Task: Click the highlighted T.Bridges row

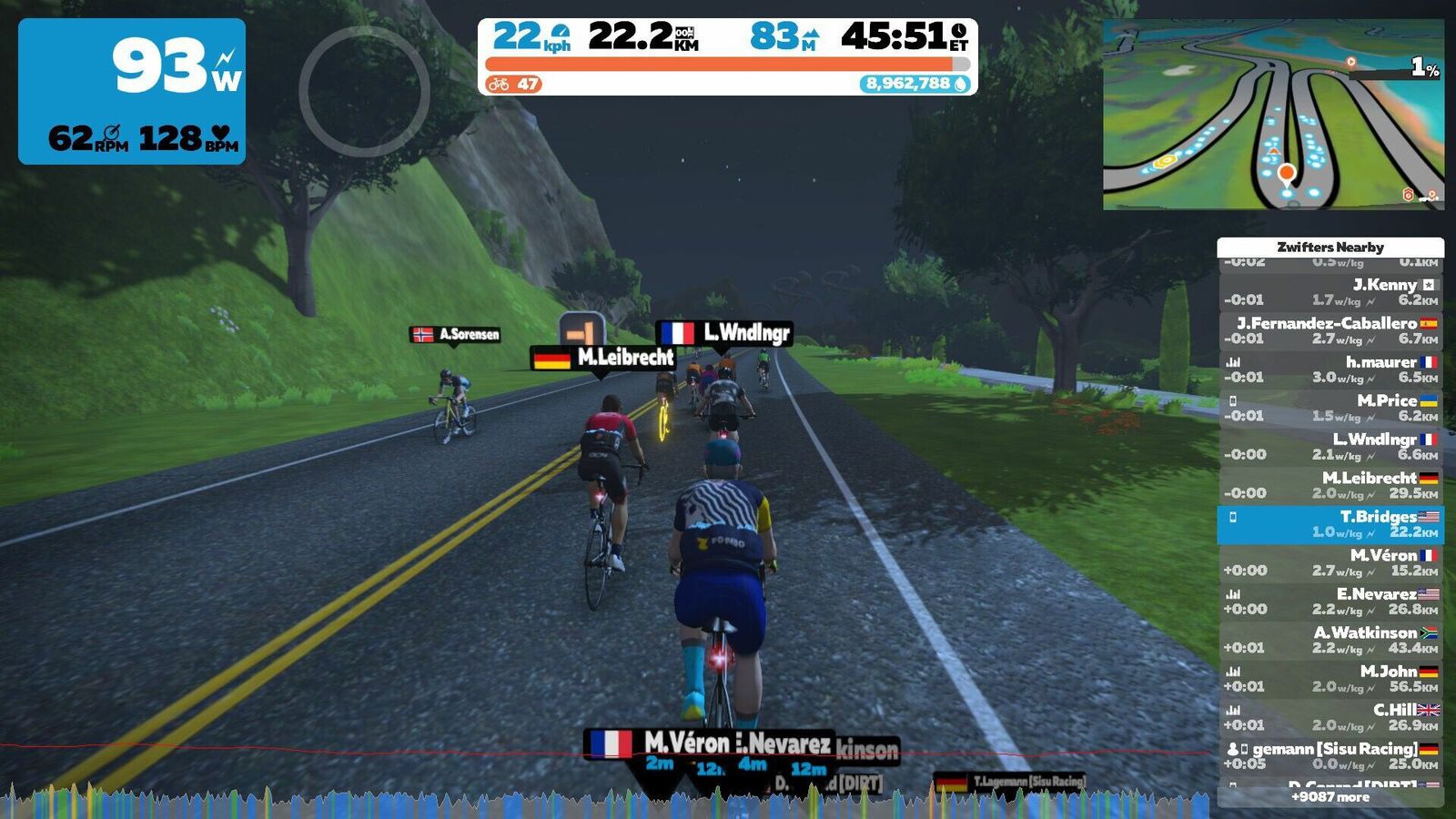Action: coord(1330,524)
